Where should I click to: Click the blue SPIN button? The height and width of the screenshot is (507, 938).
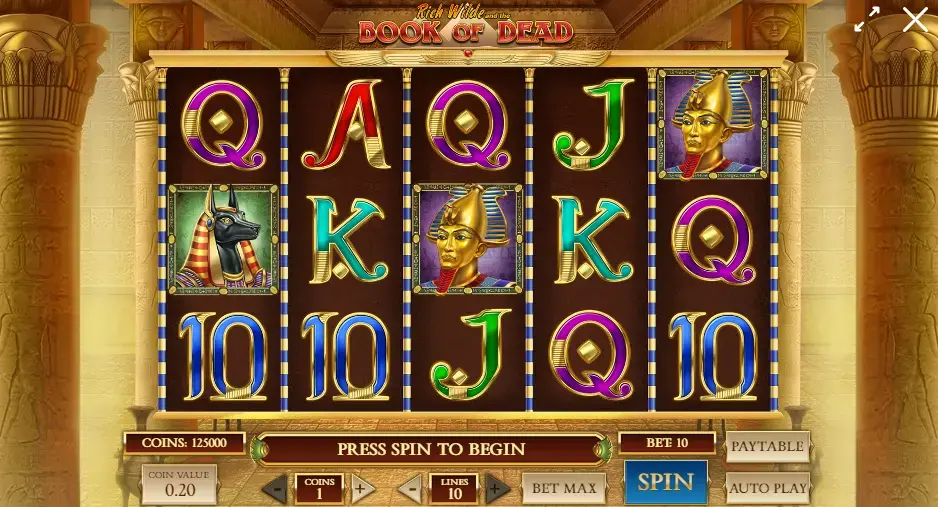665,482
